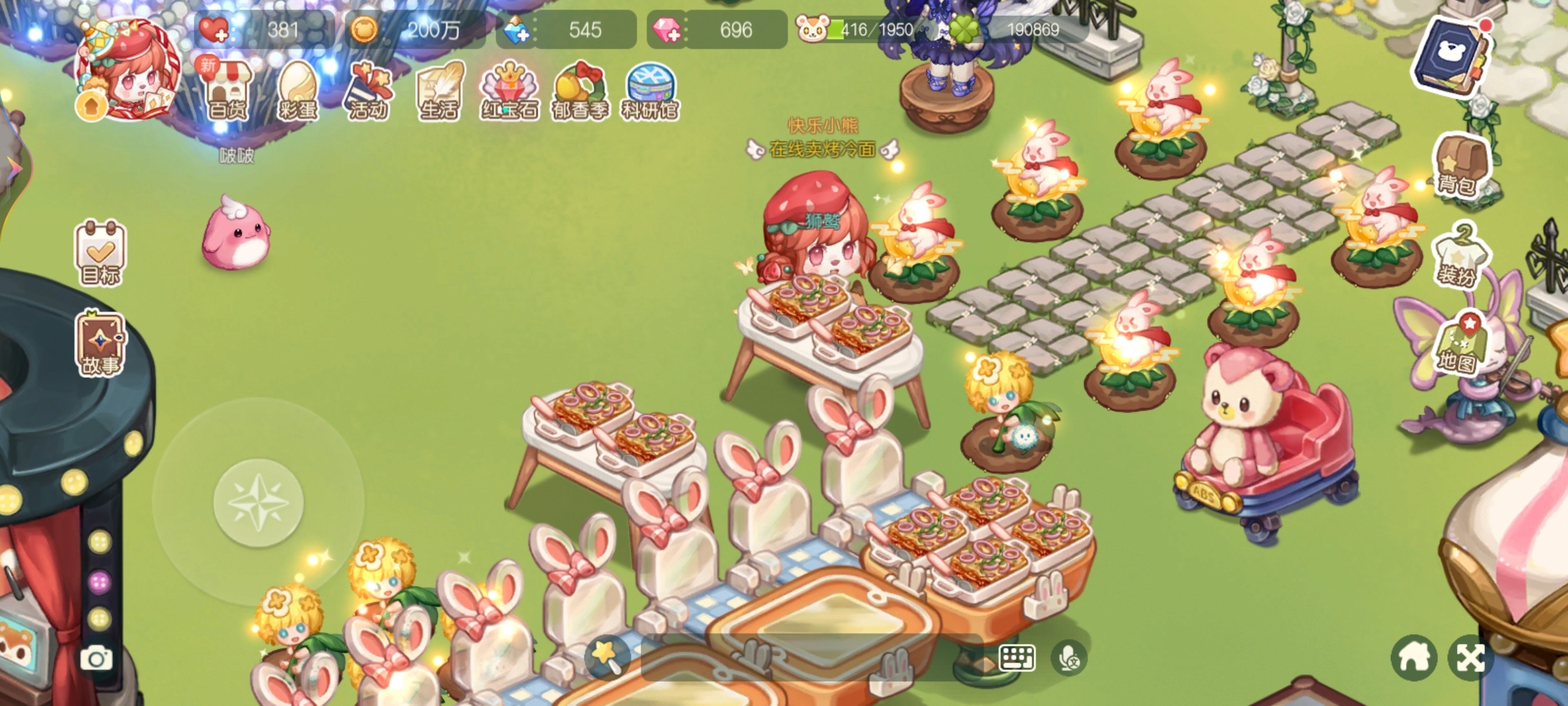
Task: Tap the fullscreen expand arrows button
Action: [1470, 658]
